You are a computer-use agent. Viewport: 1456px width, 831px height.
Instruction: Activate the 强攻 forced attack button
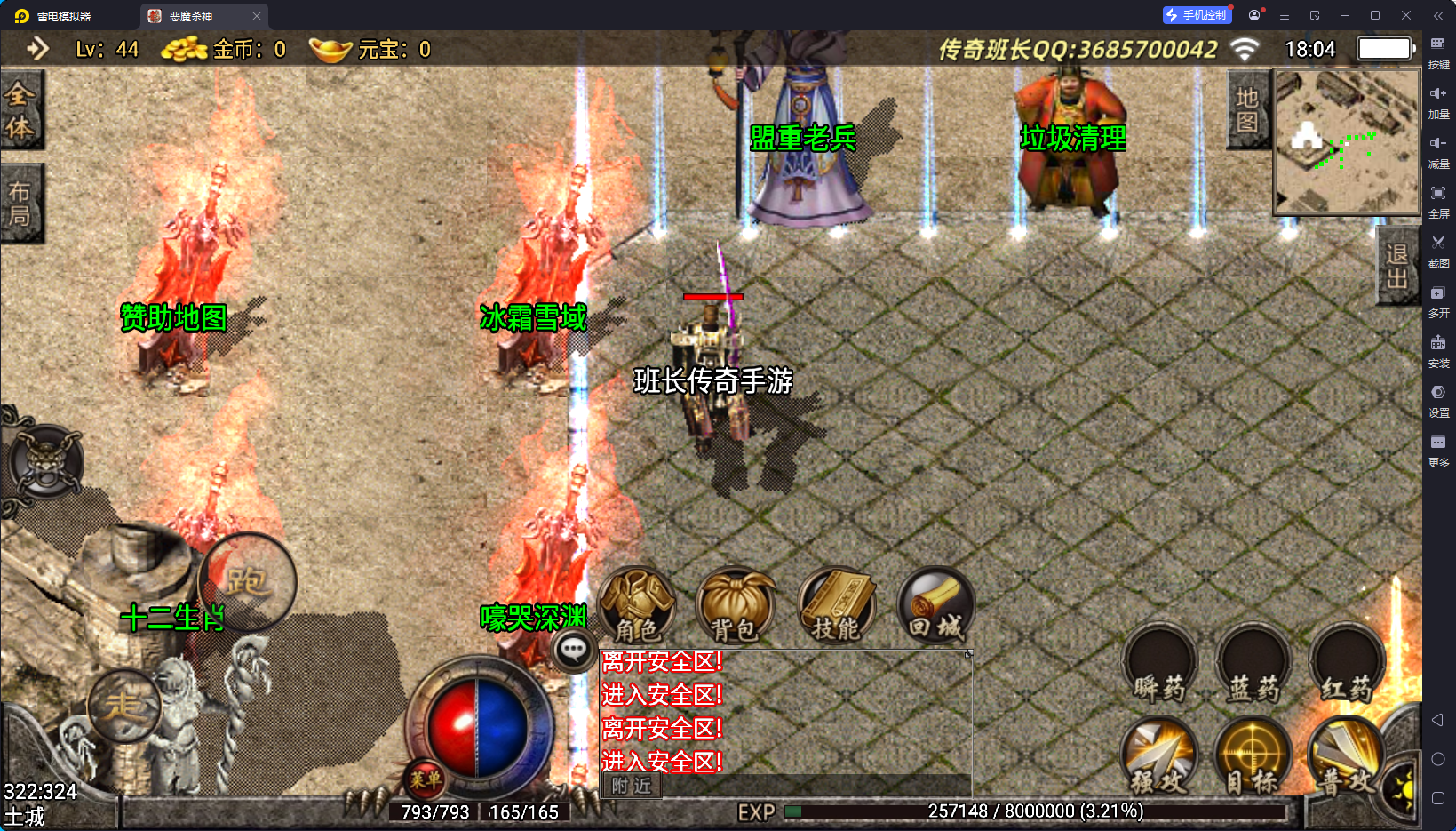[x=1159, y=756]
